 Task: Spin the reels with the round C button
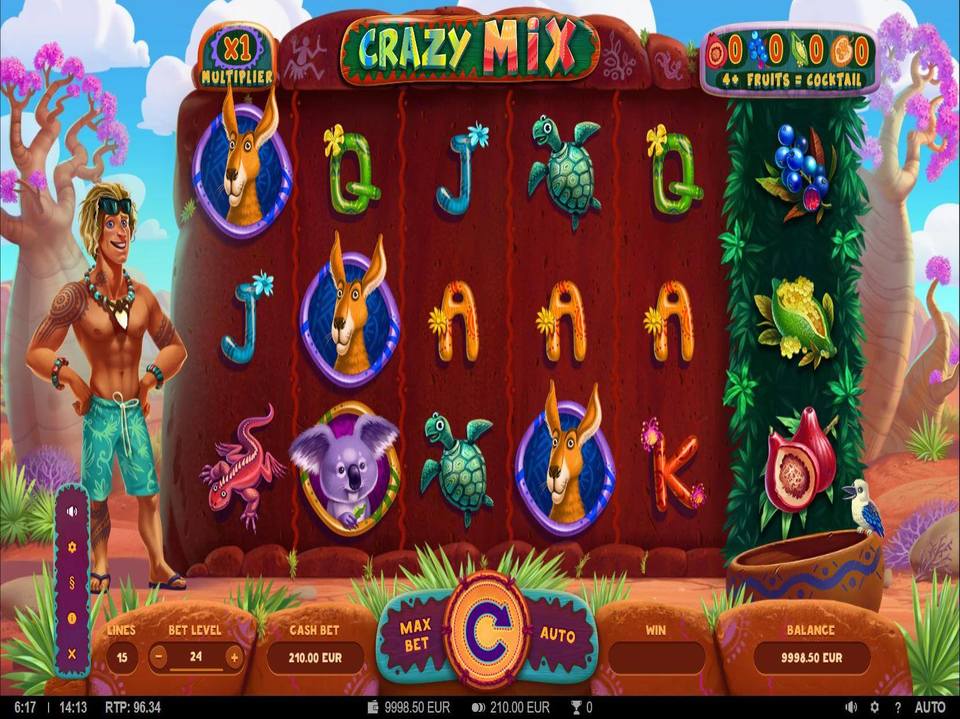click(x=487, y=630)
